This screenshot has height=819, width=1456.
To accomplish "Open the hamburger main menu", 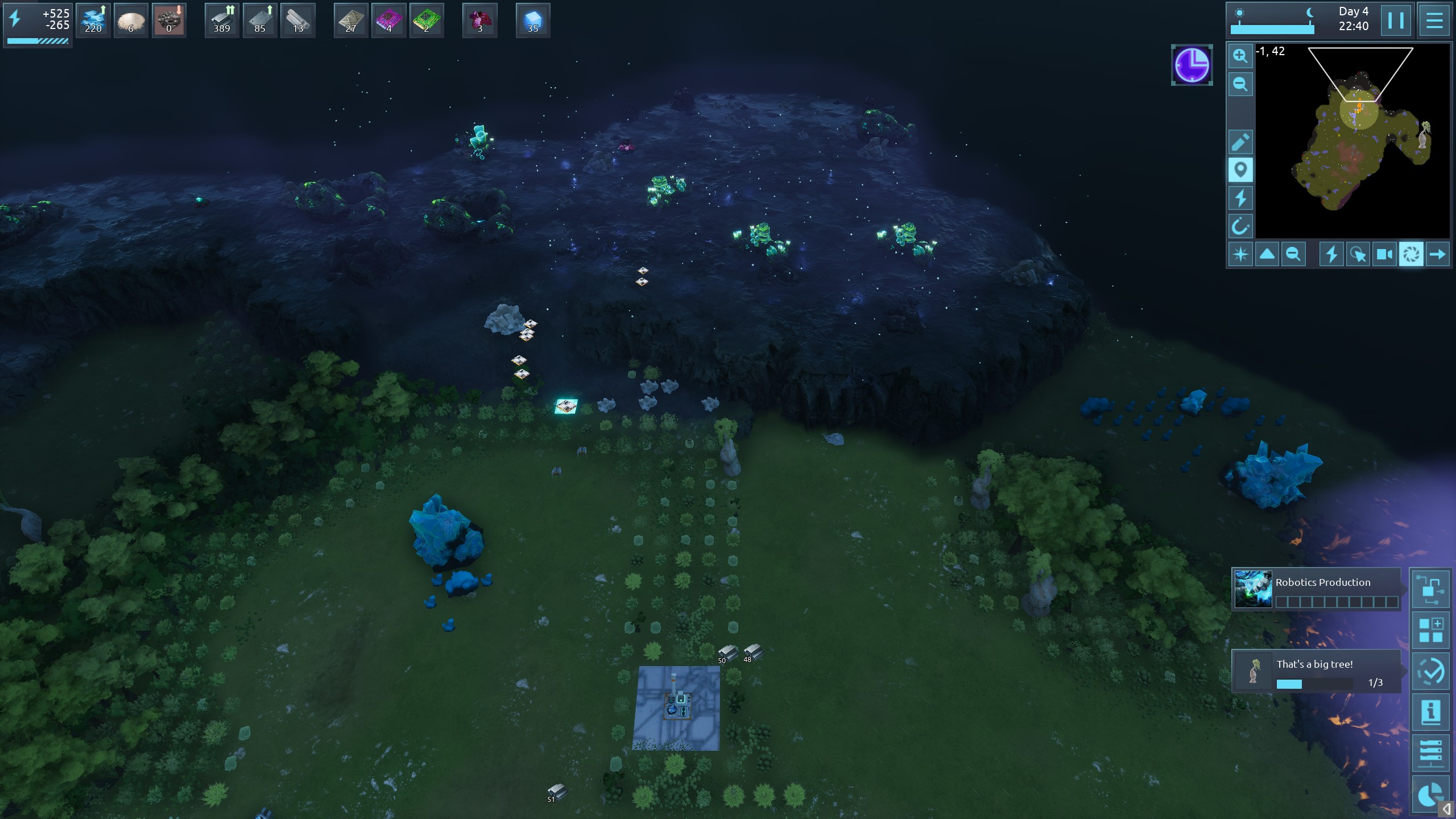I will point(1434,20).
